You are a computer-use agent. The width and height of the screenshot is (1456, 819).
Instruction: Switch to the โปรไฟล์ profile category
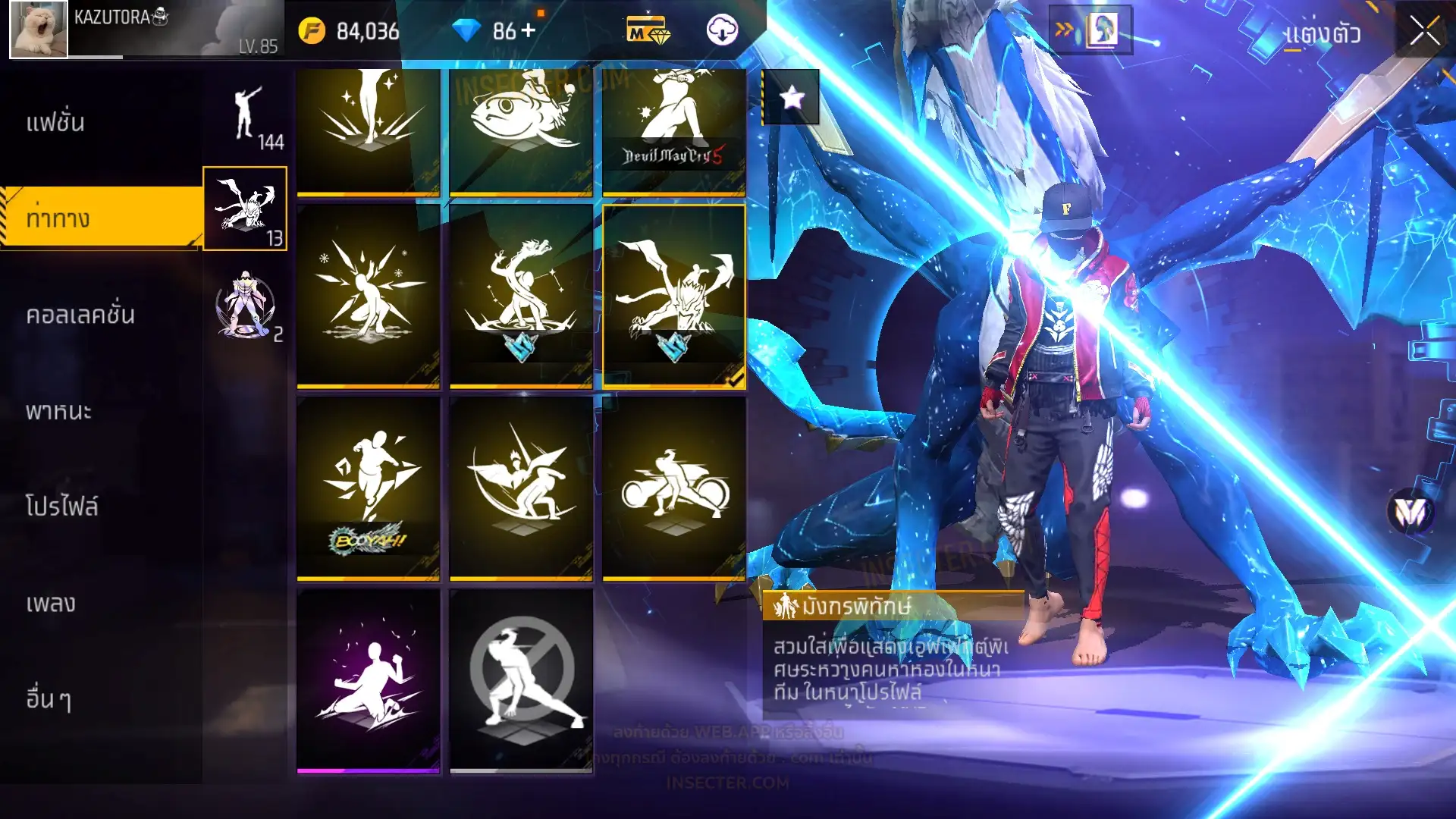click(62, 506)
